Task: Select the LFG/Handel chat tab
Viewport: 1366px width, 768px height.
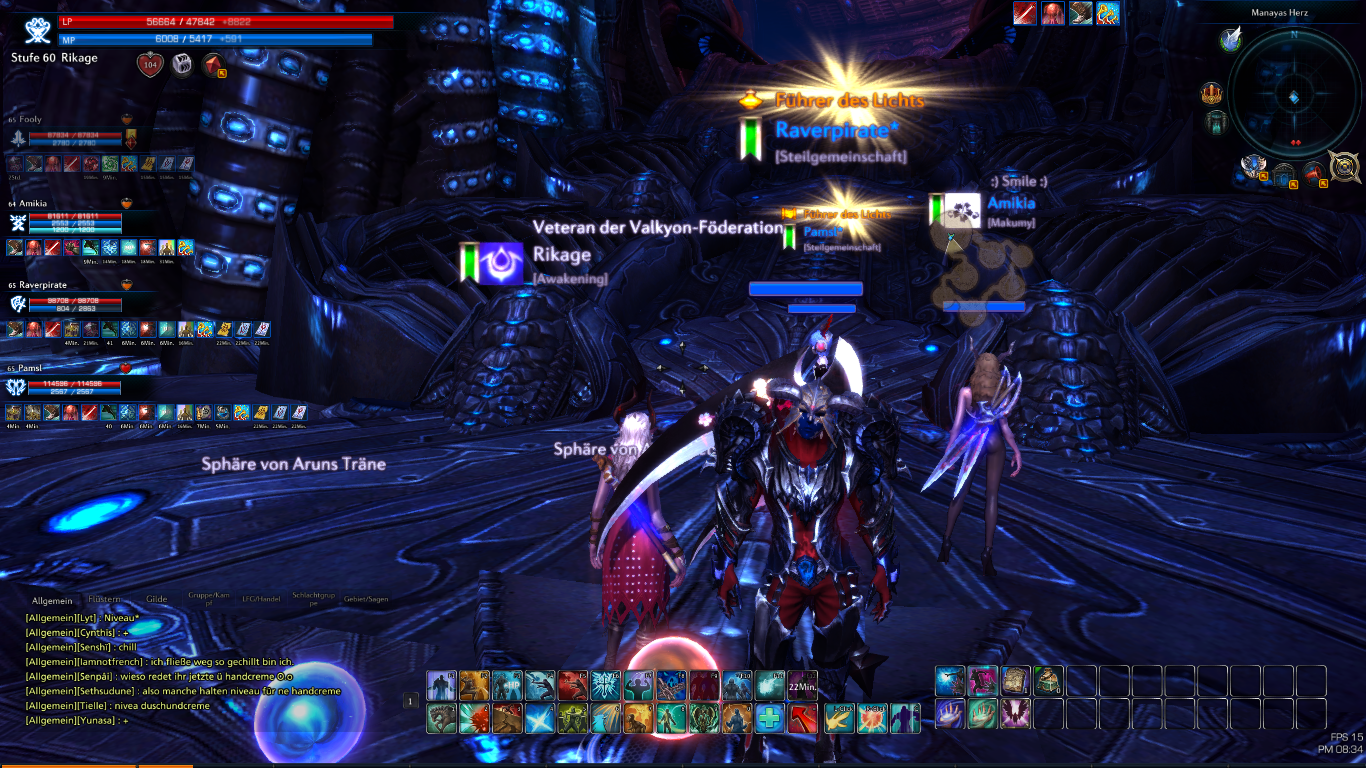Action: pos(262,600)
